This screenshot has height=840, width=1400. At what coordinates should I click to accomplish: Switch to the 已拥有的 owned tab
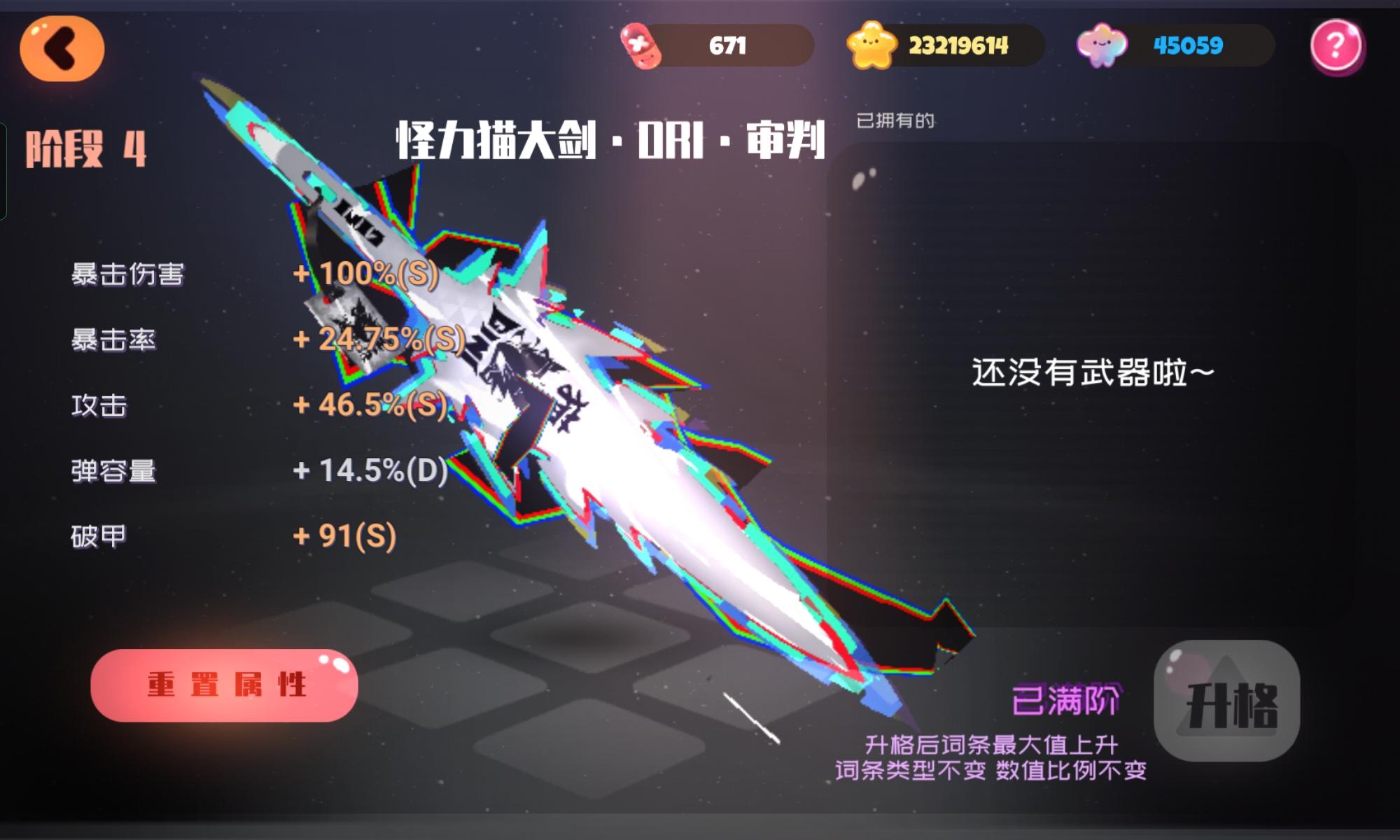(x=897, y=120)
